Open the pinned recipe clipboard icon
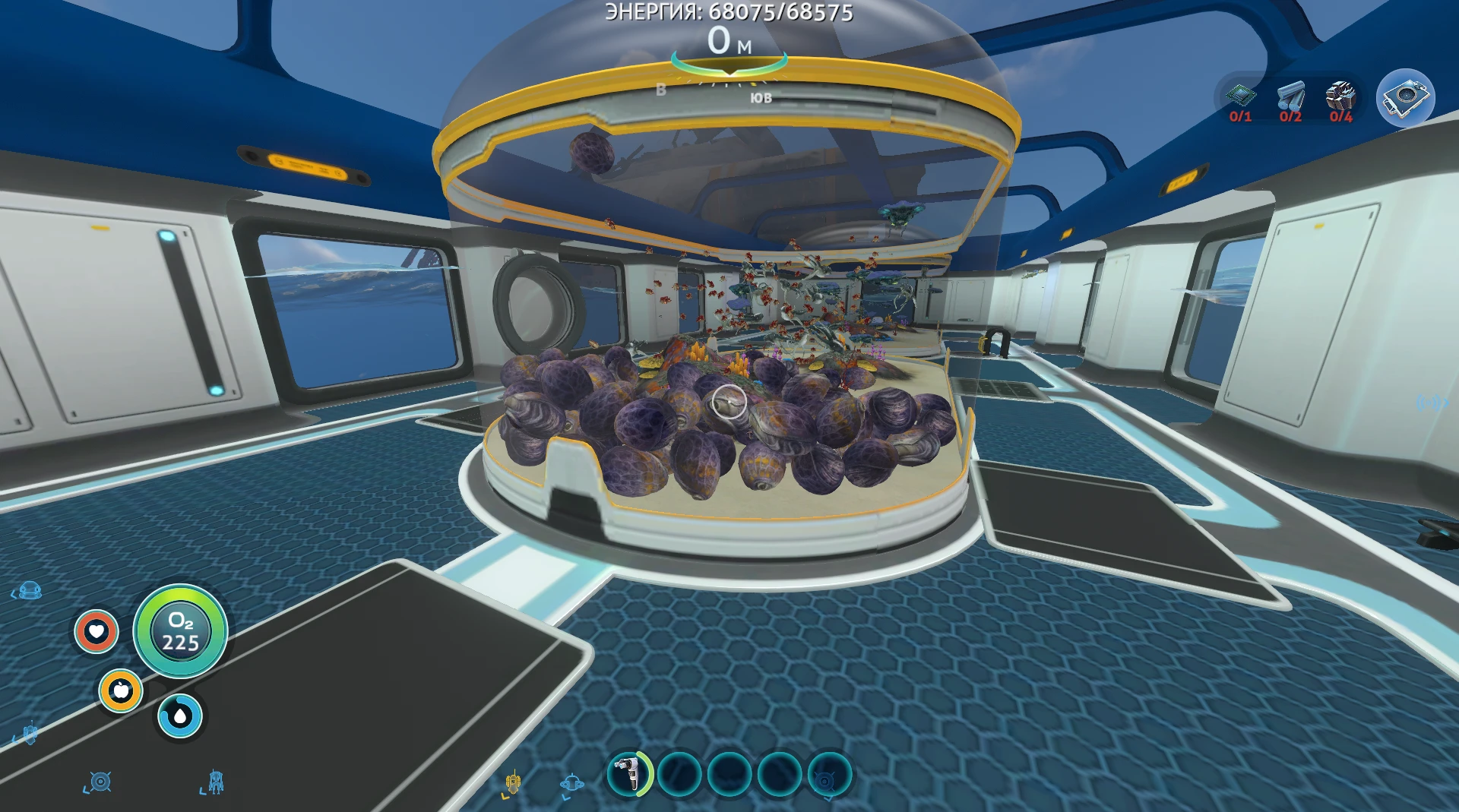 1406,97
